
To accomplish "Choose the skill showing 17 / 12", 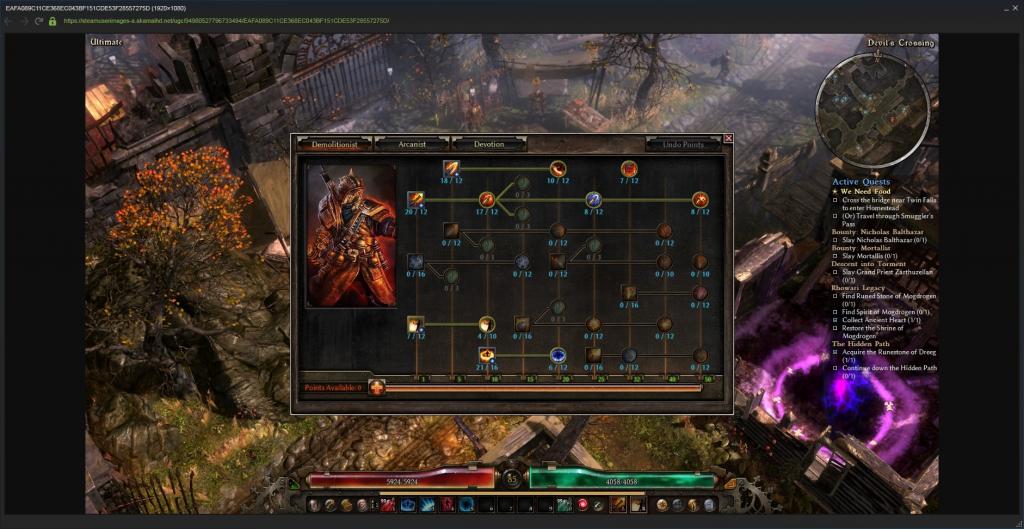I will pos(487,199).
